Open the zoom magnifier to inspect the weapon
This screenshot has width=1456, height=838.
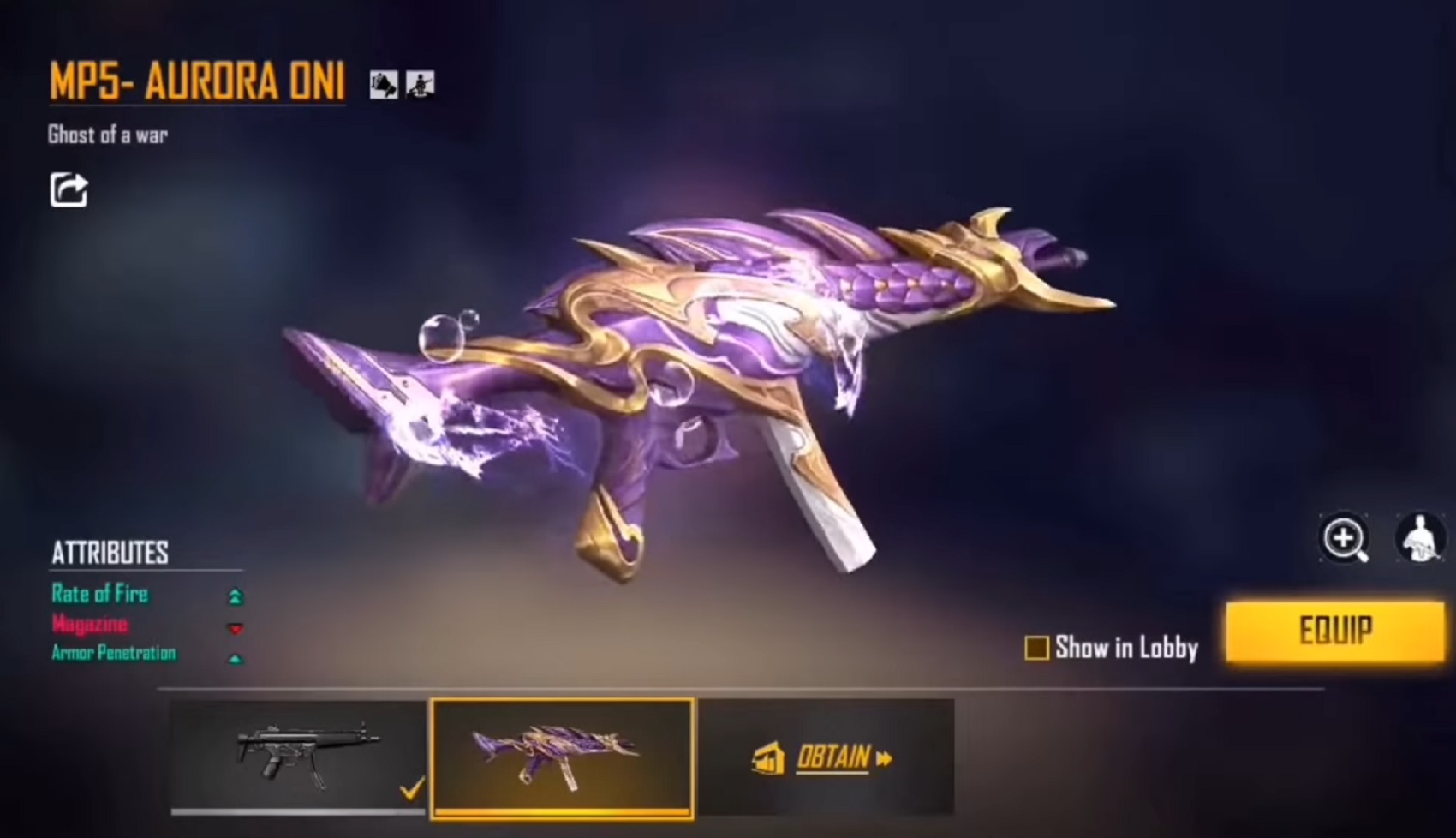[1343, 538]
